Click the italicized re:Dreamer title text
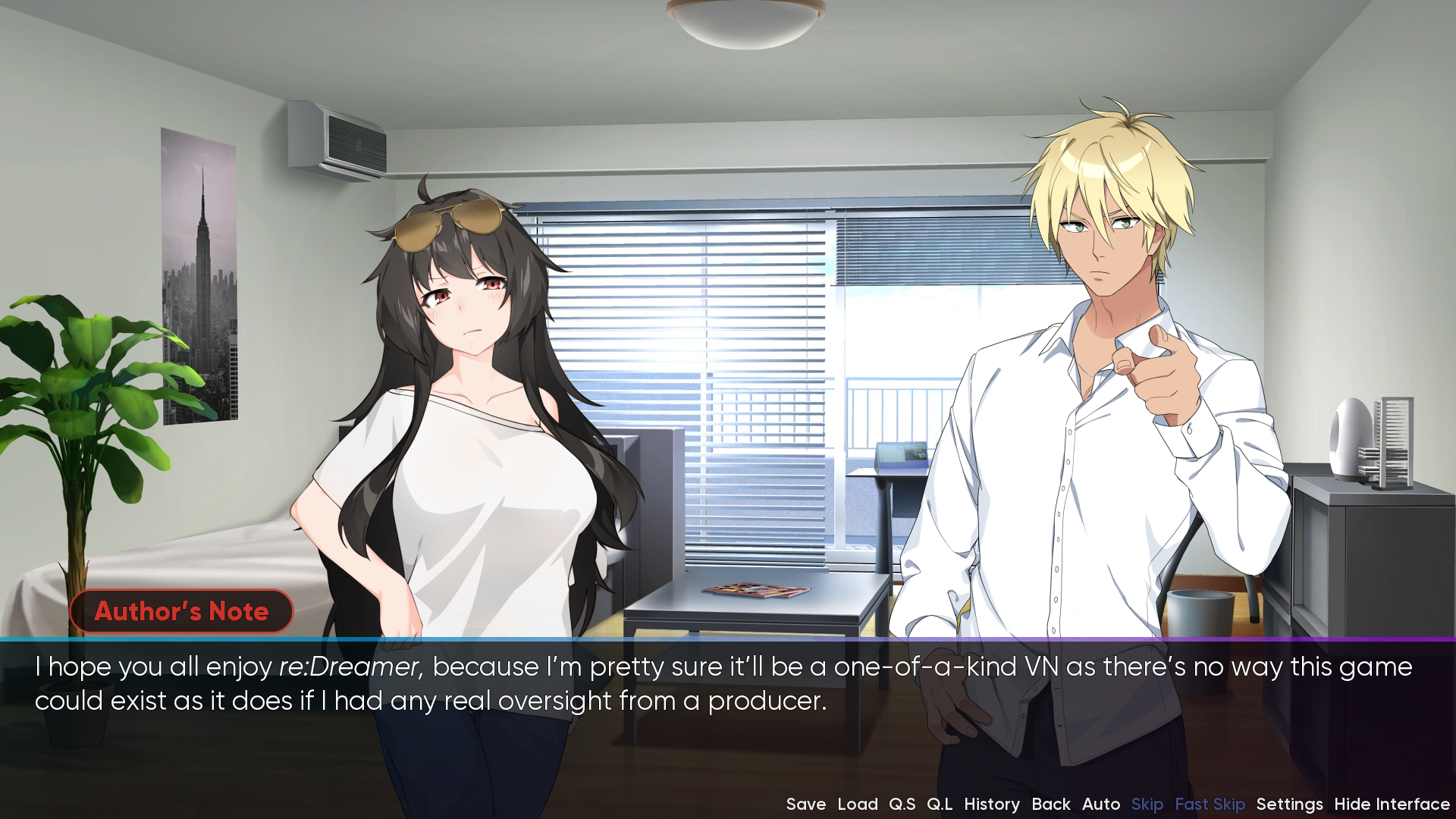The image size is (1456, 819). click(351, 668)
